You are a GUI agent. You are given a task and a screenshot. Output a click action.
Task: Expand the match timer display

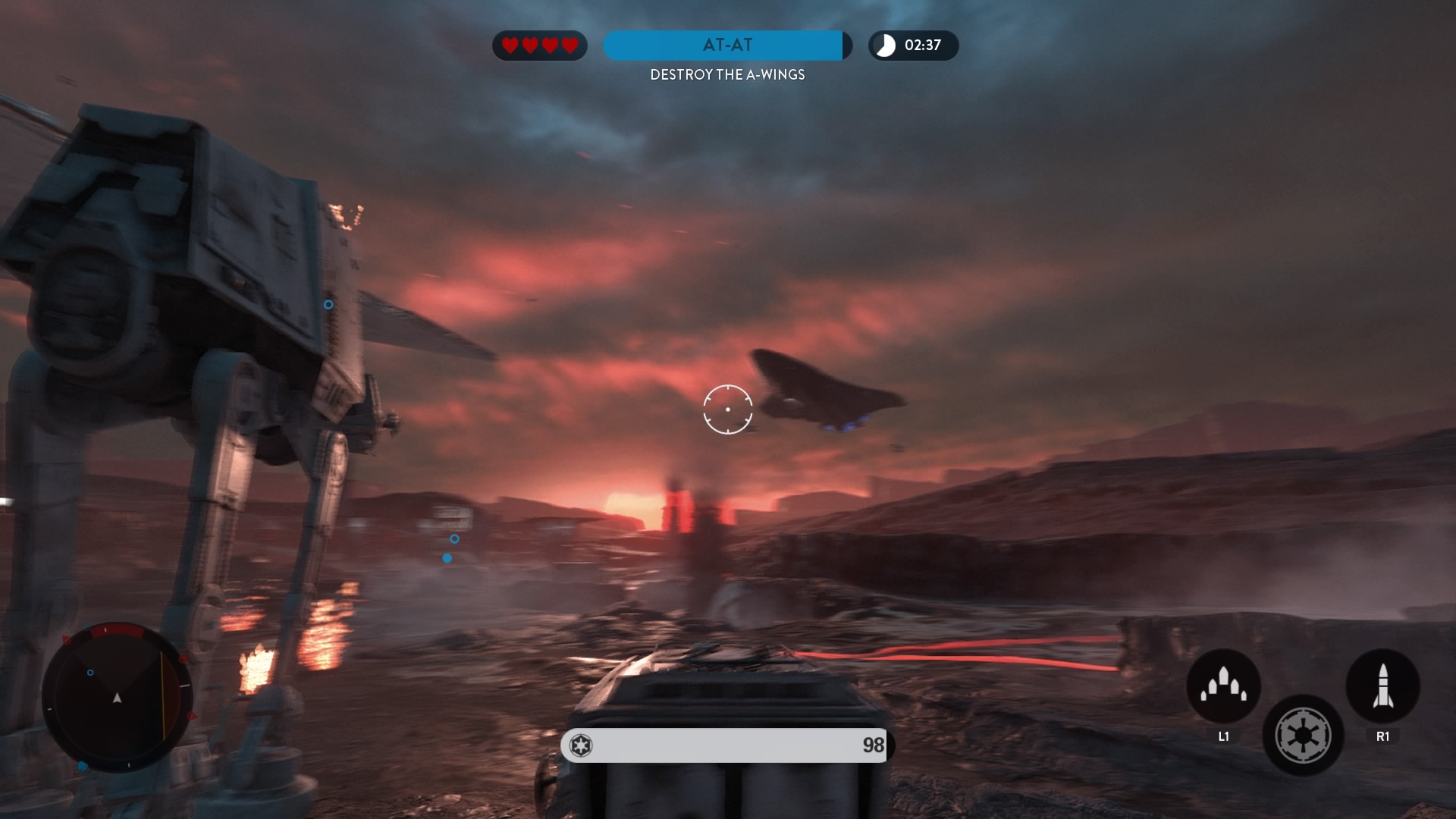click(x=913, y=45)
